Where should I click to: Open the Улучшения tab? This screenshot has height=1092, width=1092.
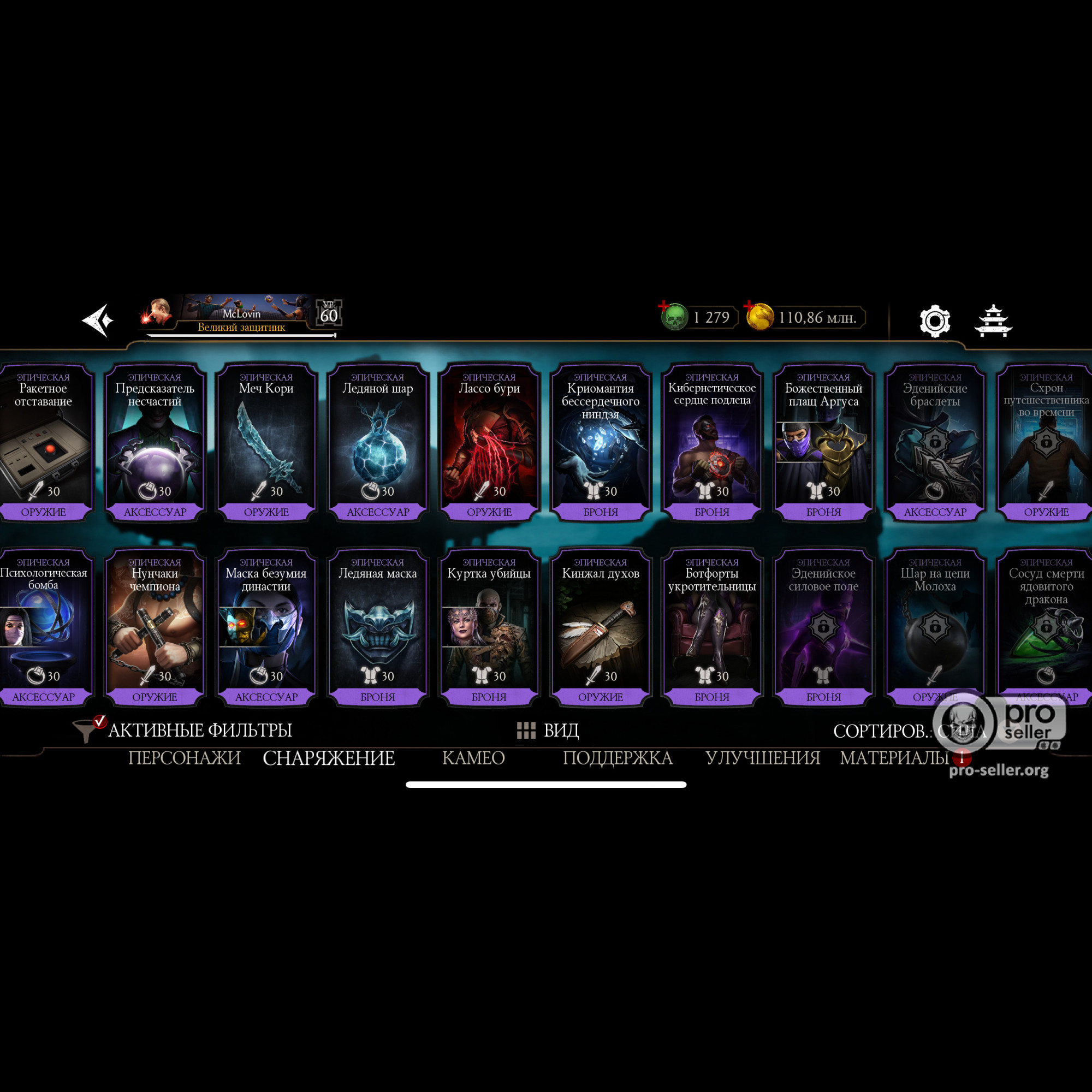762,758
